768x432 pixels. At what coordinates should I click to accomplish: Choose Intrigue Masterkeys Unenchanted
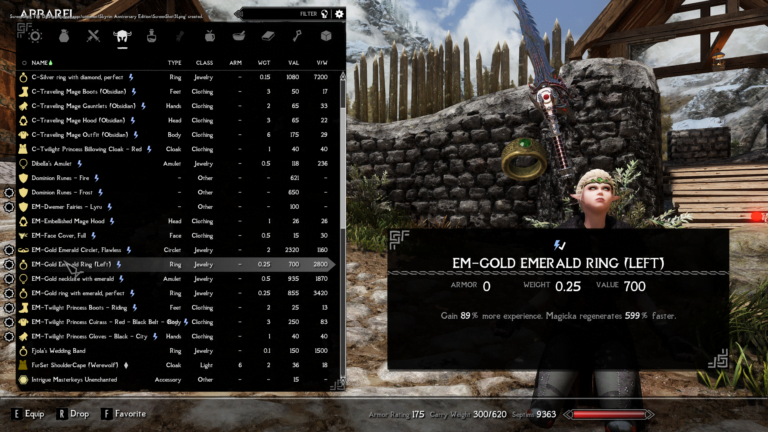pos(82,380)
